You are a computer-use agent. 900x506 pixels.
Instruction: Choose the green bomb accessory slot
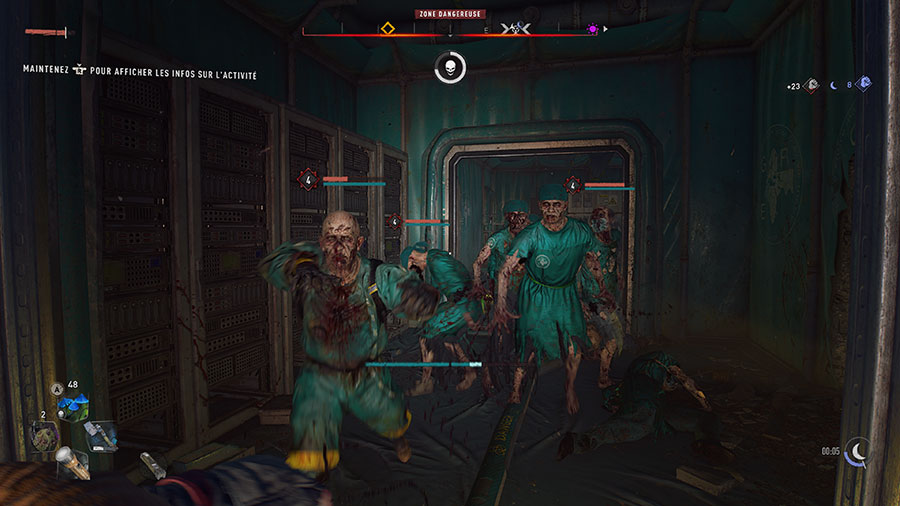tap(46, 437)
